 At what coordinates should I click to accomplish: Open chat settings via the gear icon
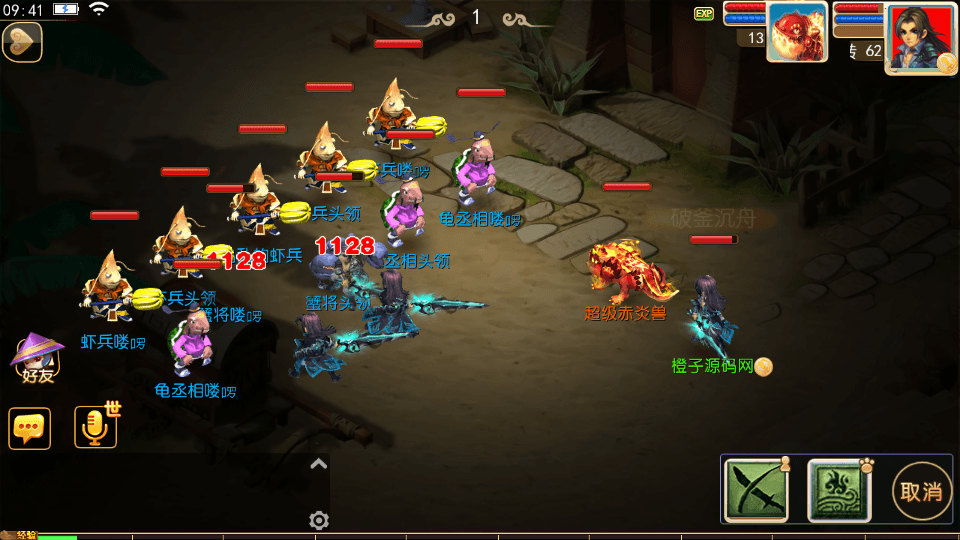[319, 520]
